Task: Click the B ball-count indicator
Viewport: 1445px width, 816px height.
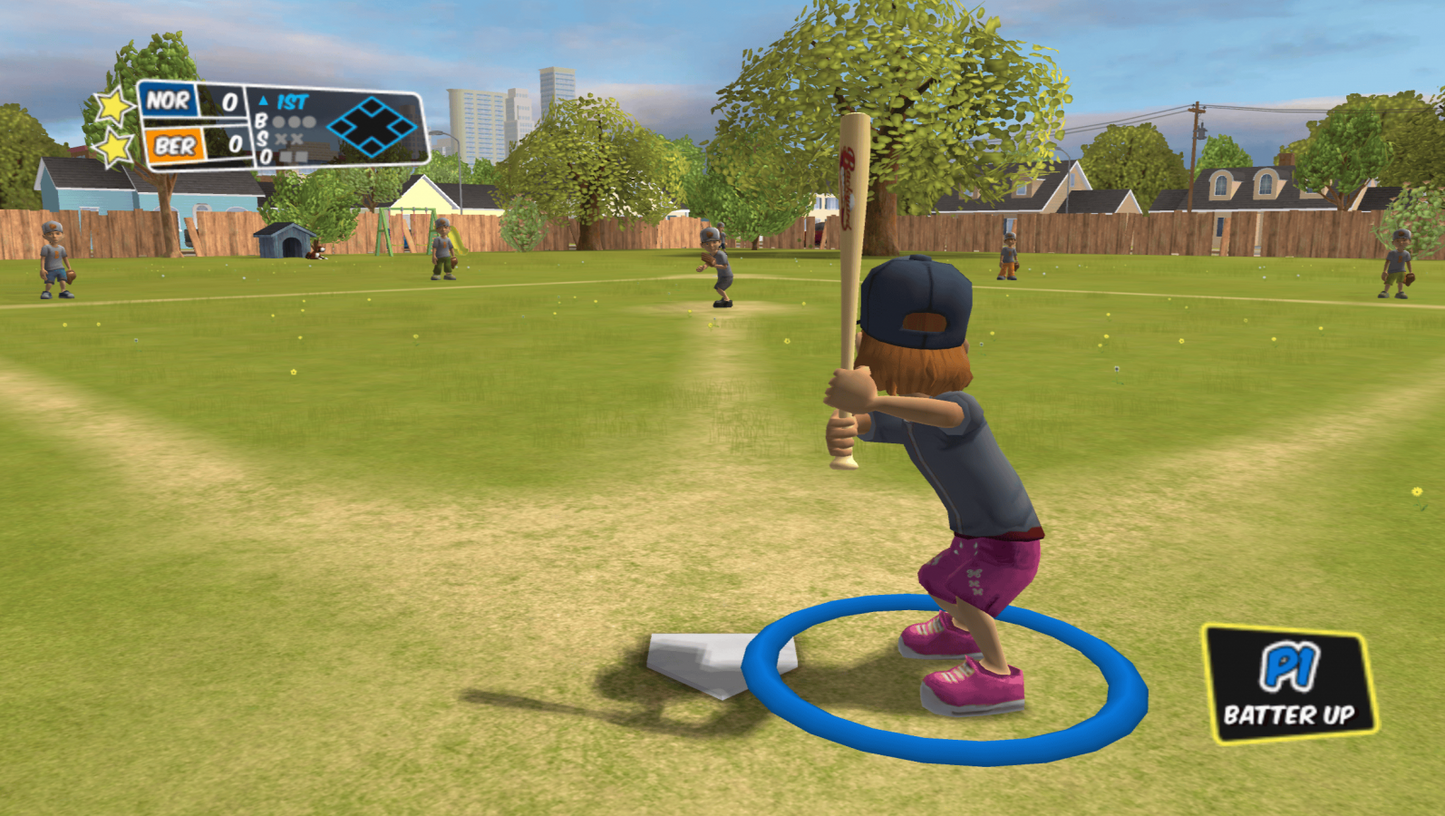Action: pyautogui.click(x=259, y=121)
